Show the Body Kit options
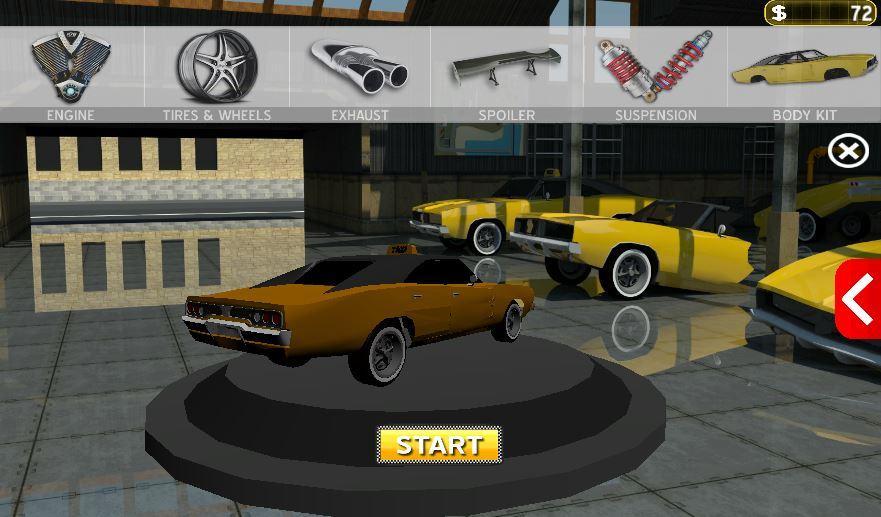Viewport: 881px width, 517px height. 804,74
